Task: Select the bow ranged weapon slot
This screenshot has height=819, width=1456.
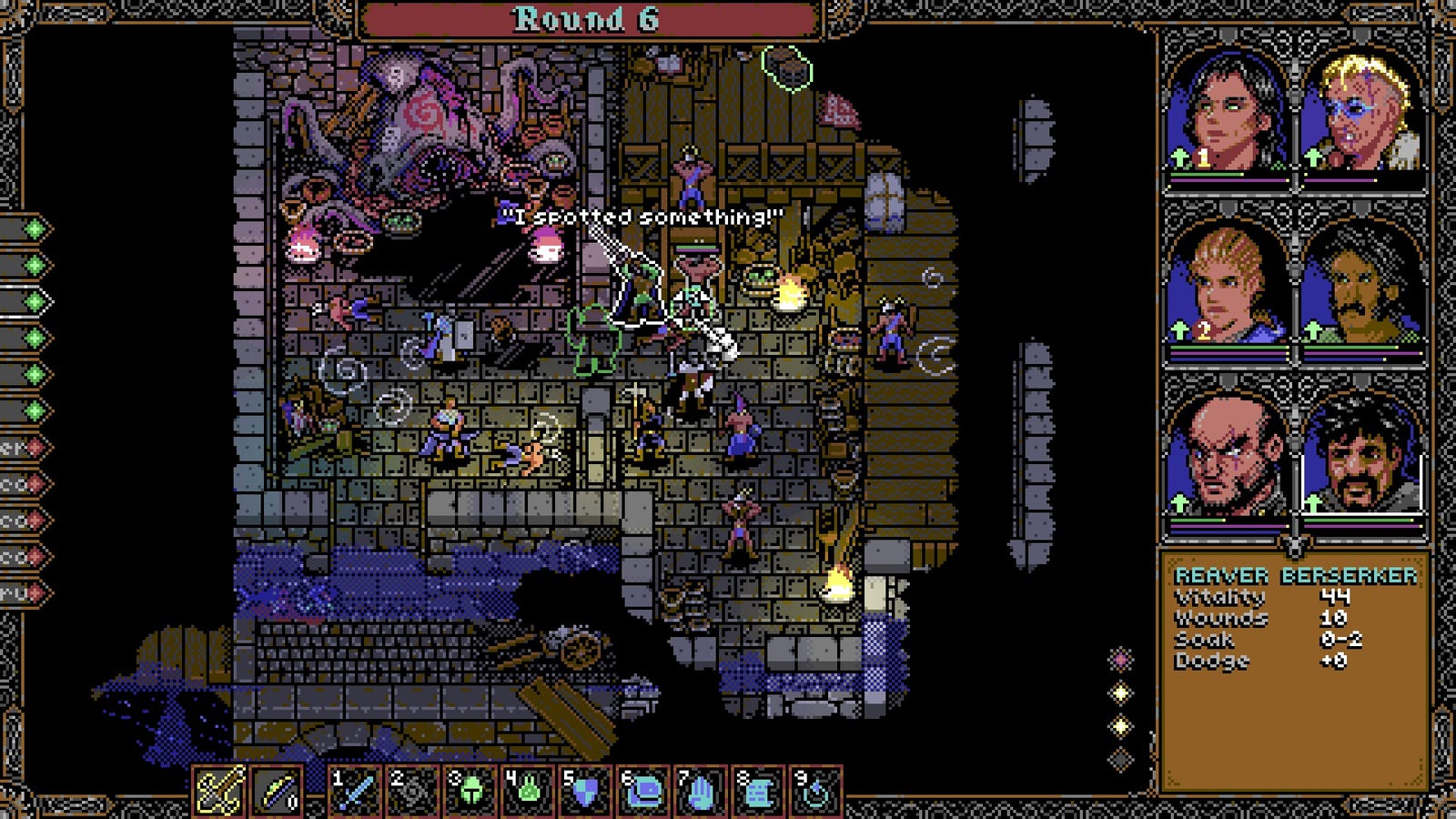Action: tap(276, 791)
